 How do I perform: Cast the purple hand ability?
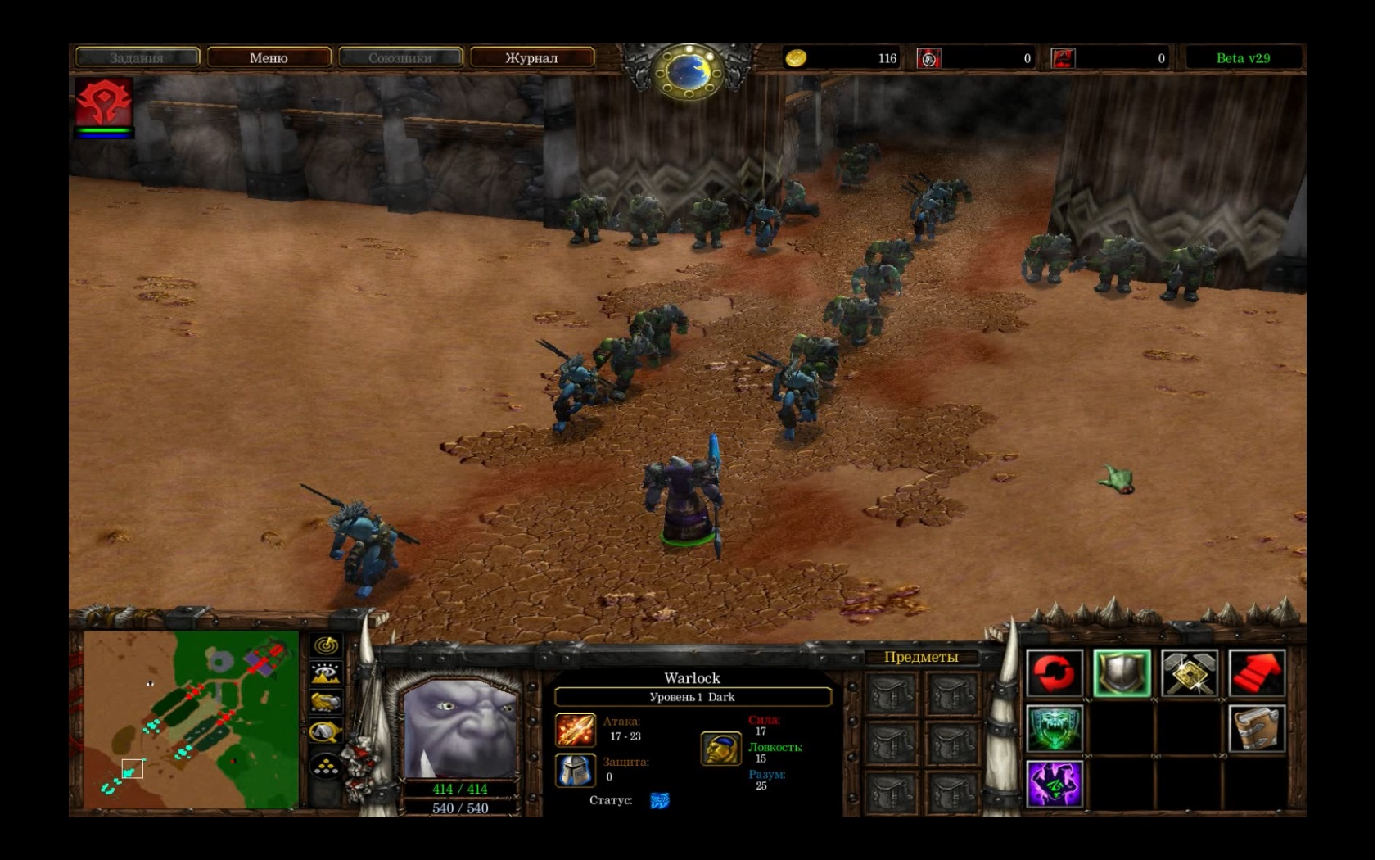(x=1055, y=784)
